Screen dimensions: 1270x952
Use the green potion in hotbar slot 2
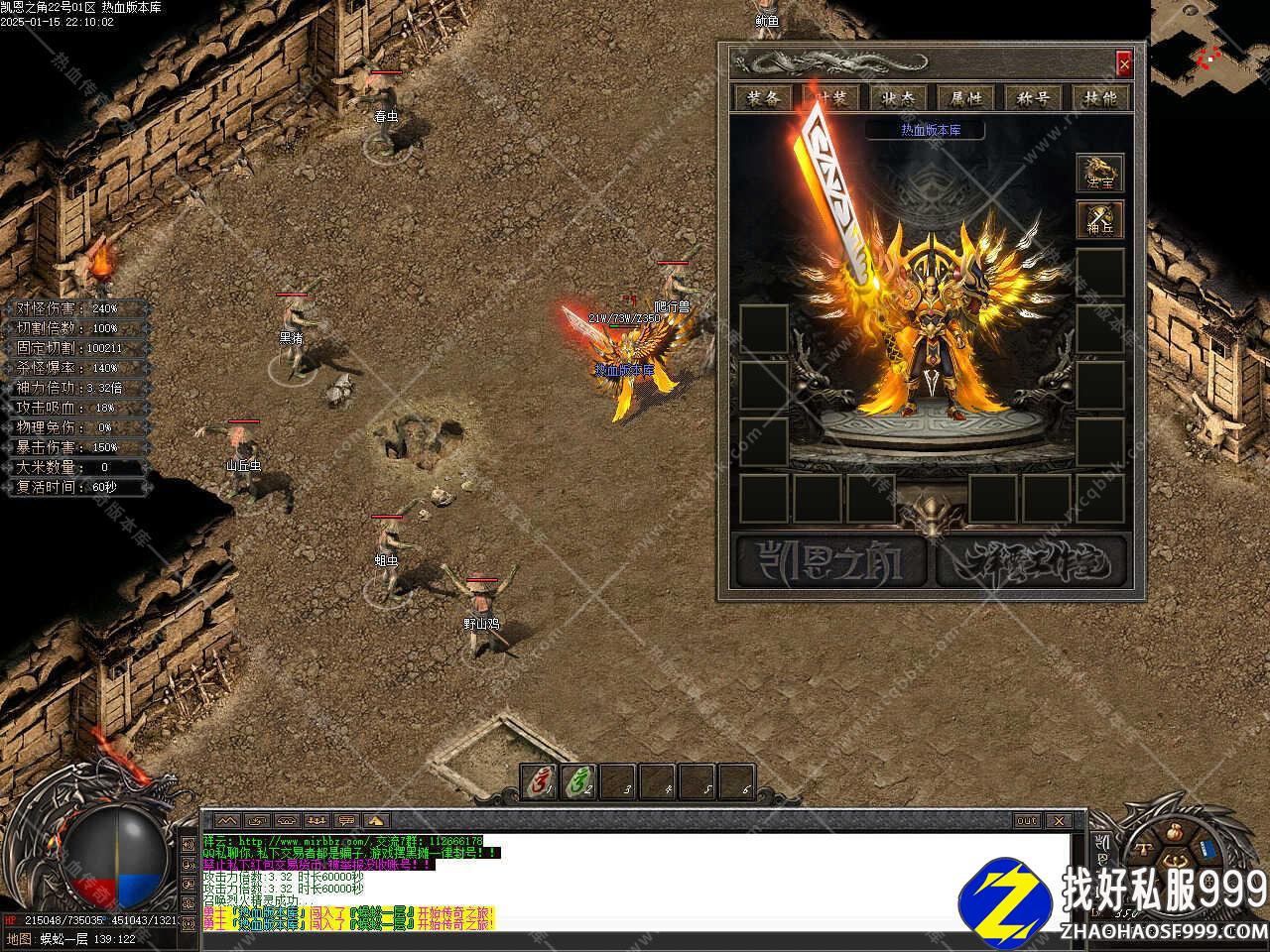point(577,782)
